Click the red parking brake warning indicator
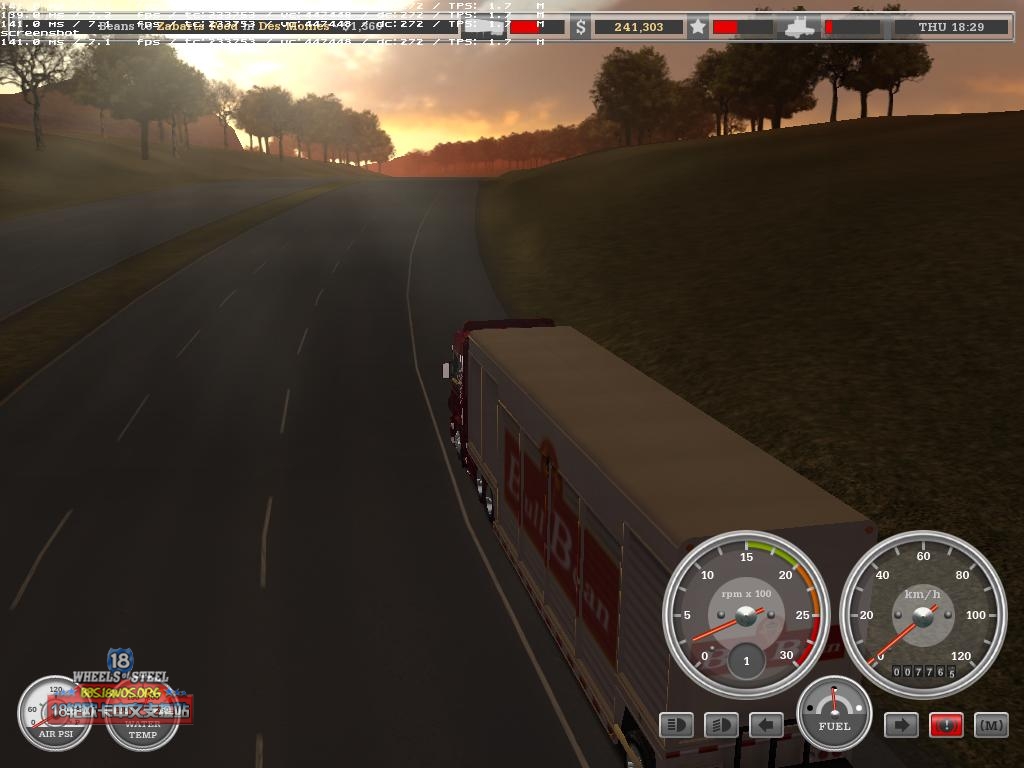1024x768 pixels. coord(946,724)
